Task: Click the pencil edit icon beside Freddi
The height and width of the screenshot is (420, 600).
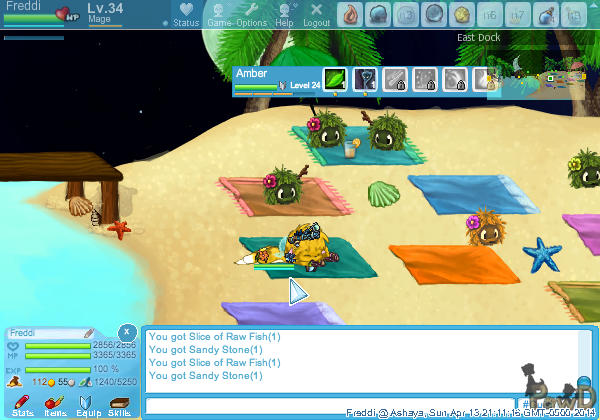Action: tap(89, 332)
